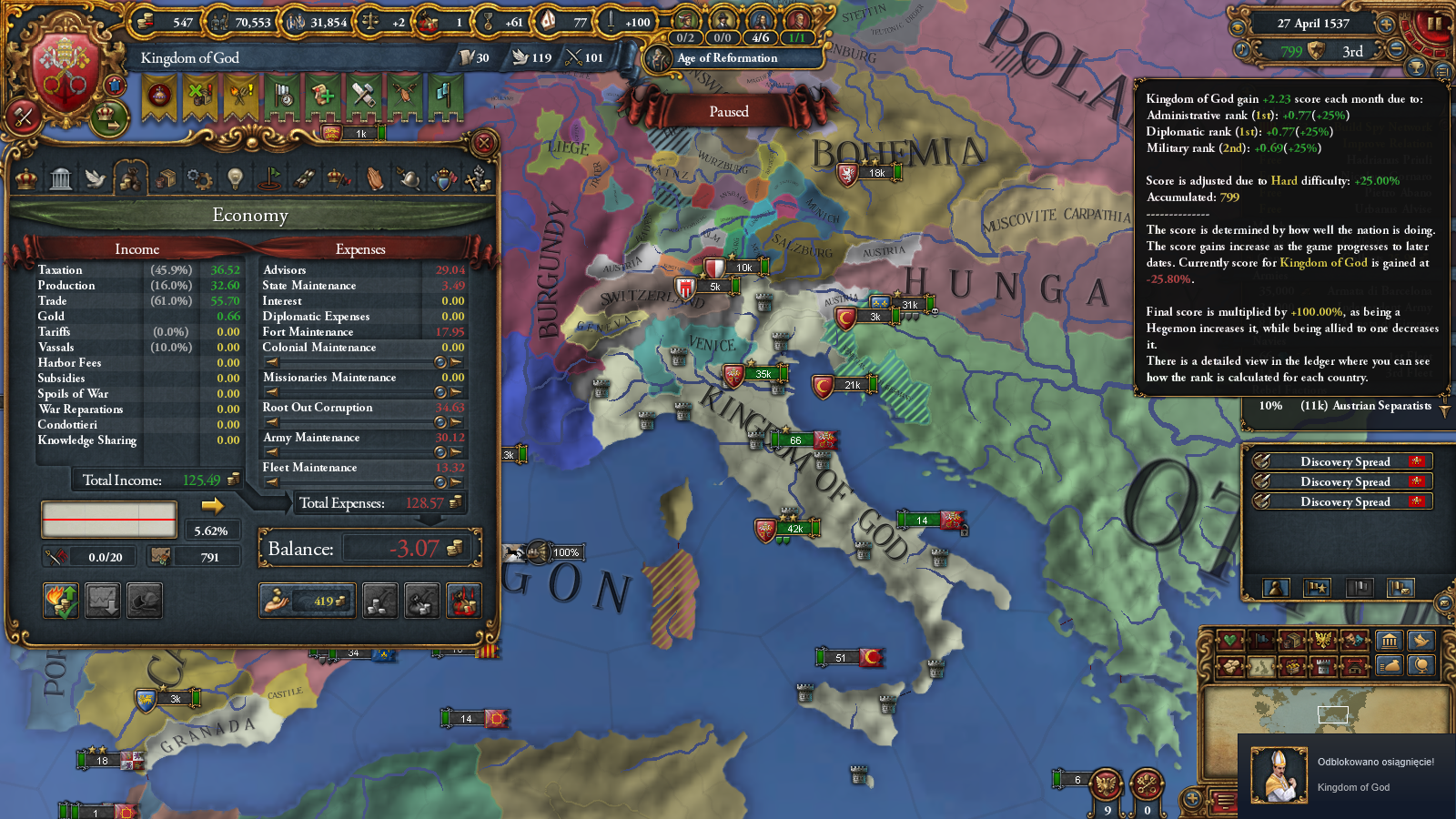Select the golden eagle map mode
Screen dimensions: 1456x819
pyautogui.click(x=1323, y=641)
